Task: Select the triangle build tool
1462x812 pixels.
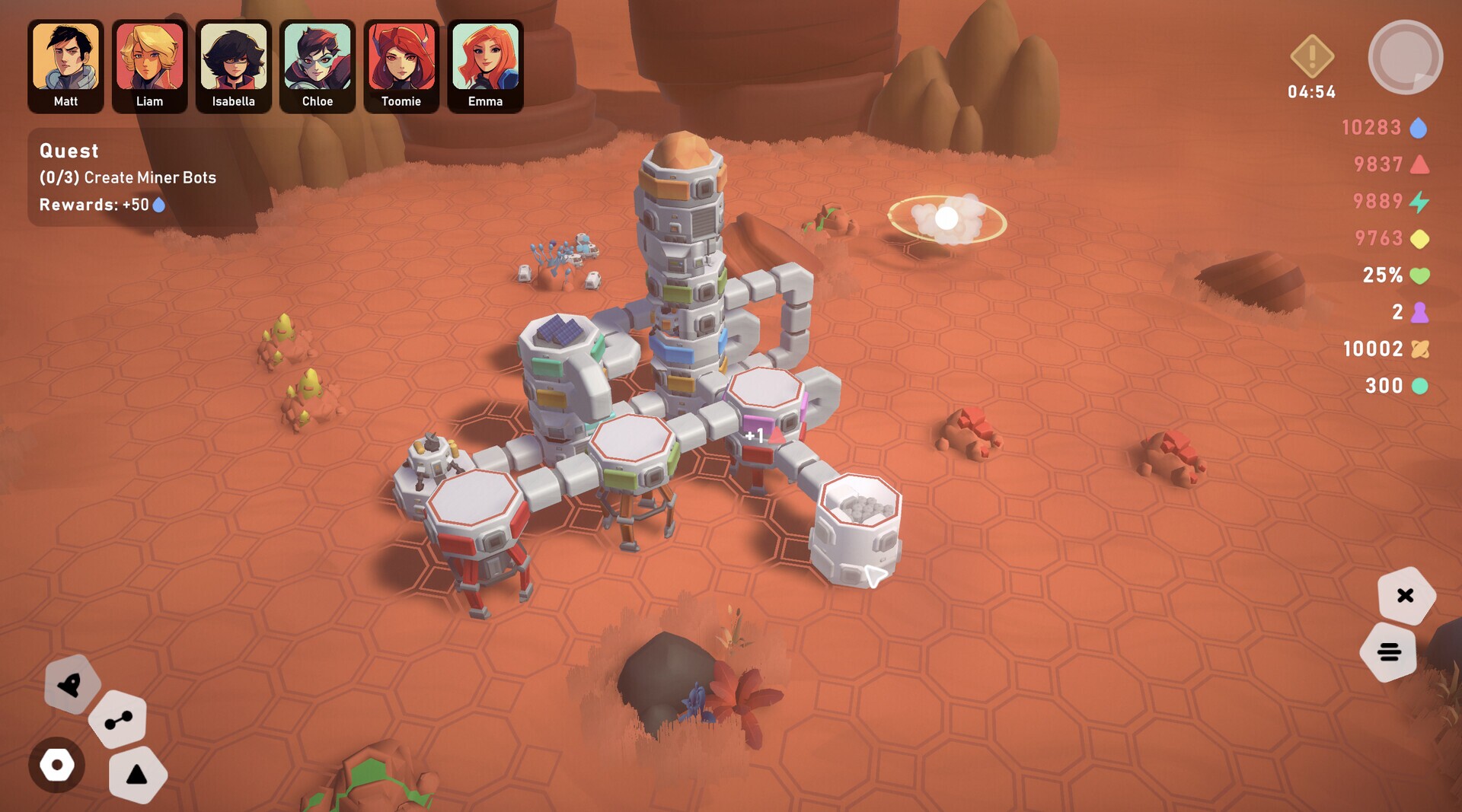Action: [138, 774]
